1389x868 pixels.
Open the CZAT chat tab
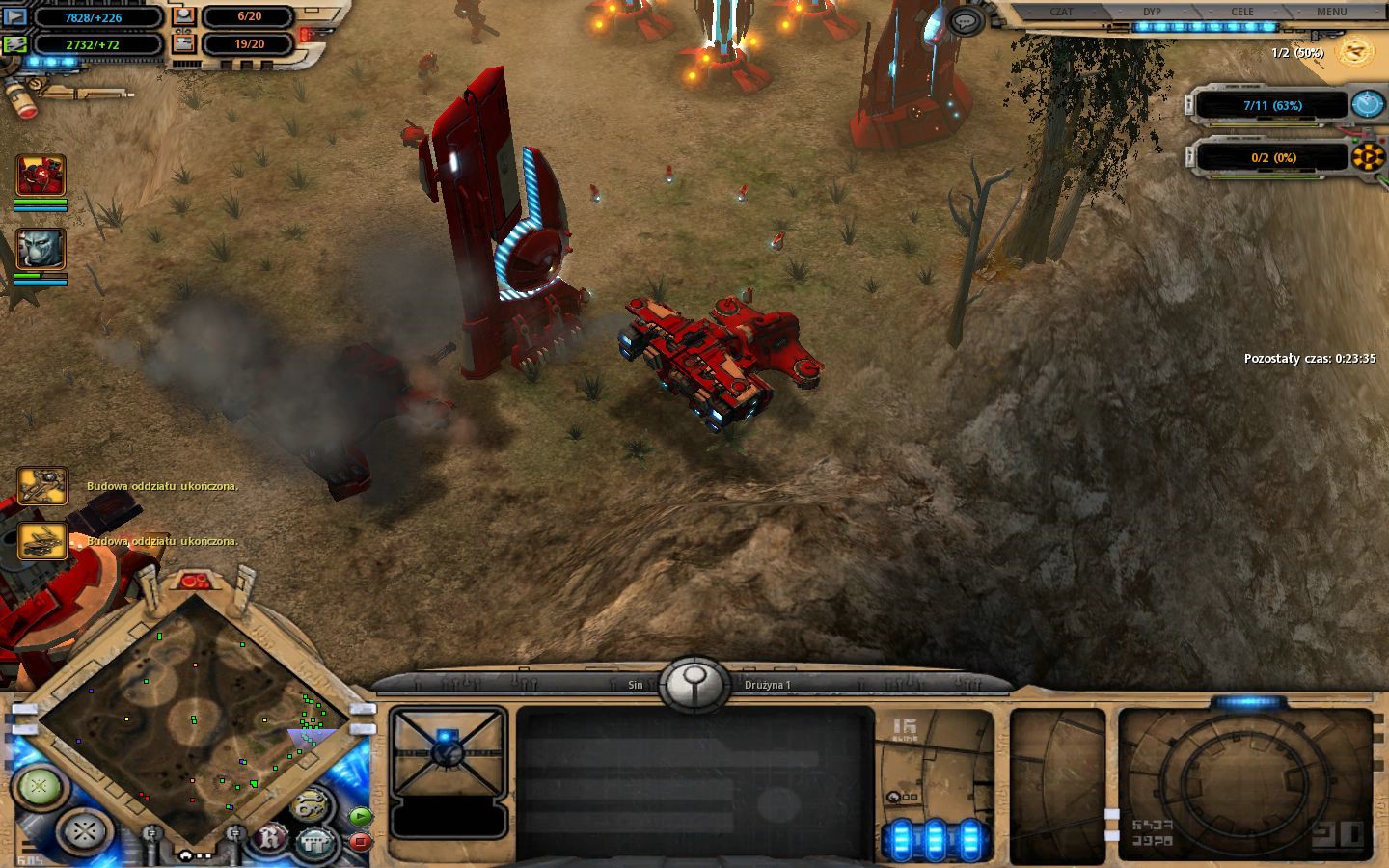[x=1061, y=12]
